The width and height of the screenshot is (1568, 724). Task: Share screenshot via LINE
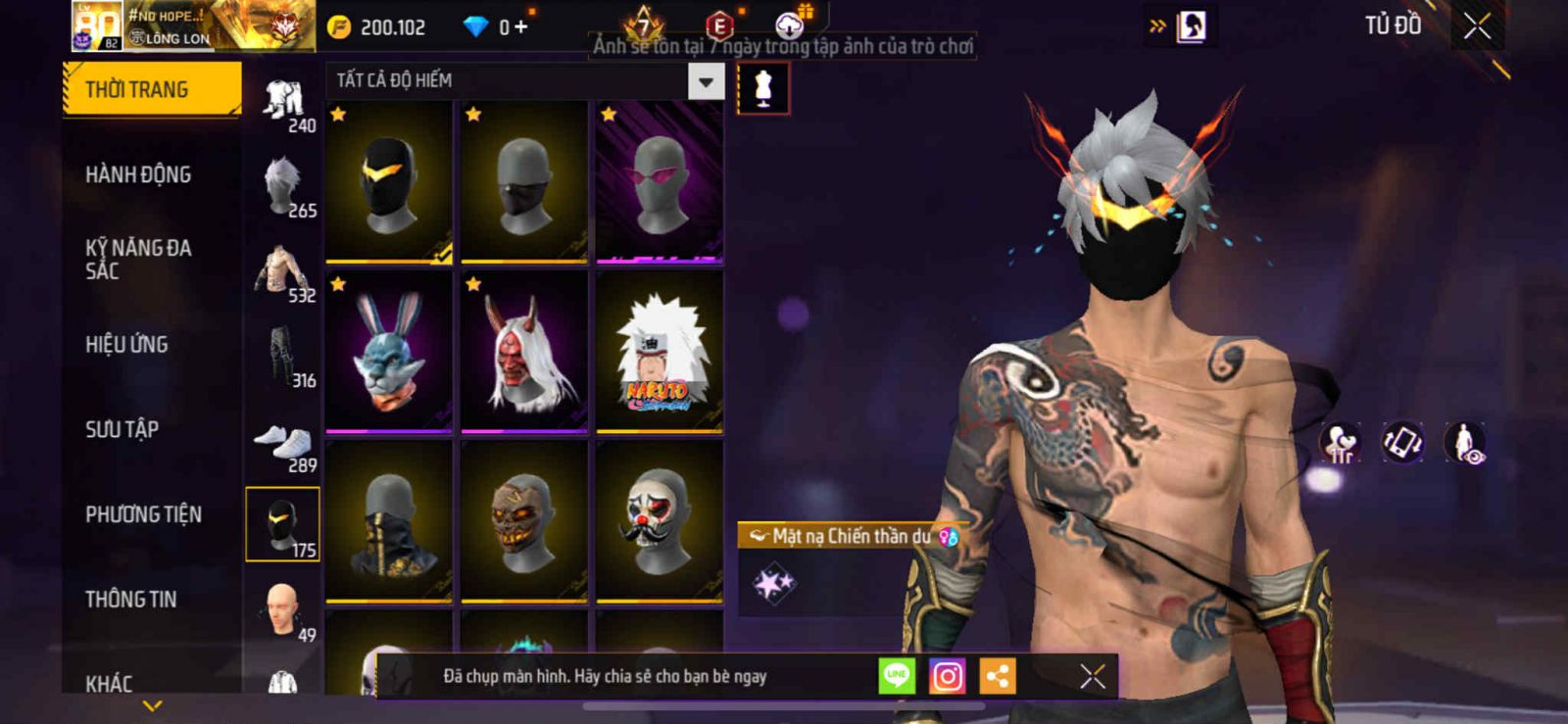pos(897,676)
